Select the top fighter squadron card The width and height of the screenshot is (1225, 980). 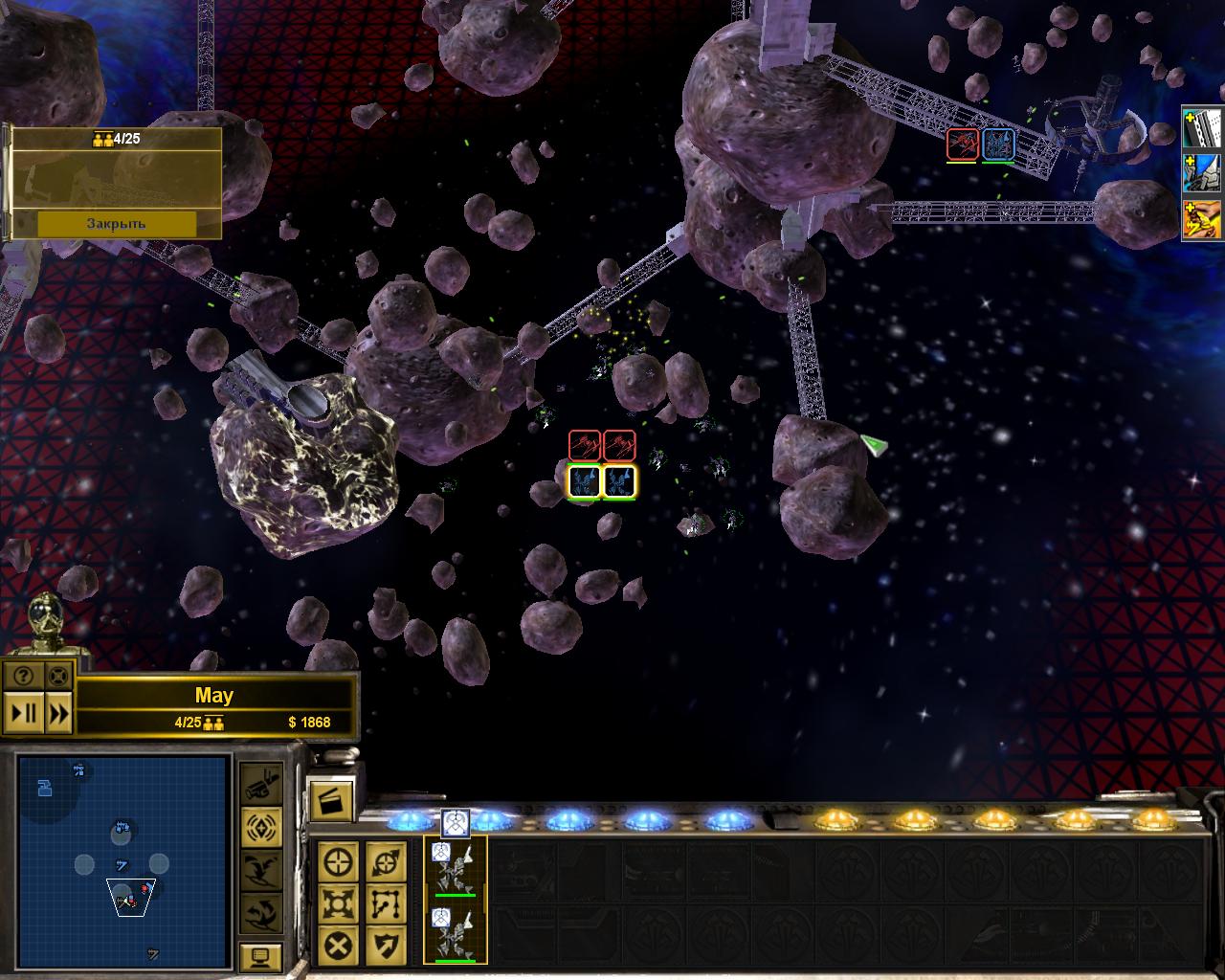(455, 869)
